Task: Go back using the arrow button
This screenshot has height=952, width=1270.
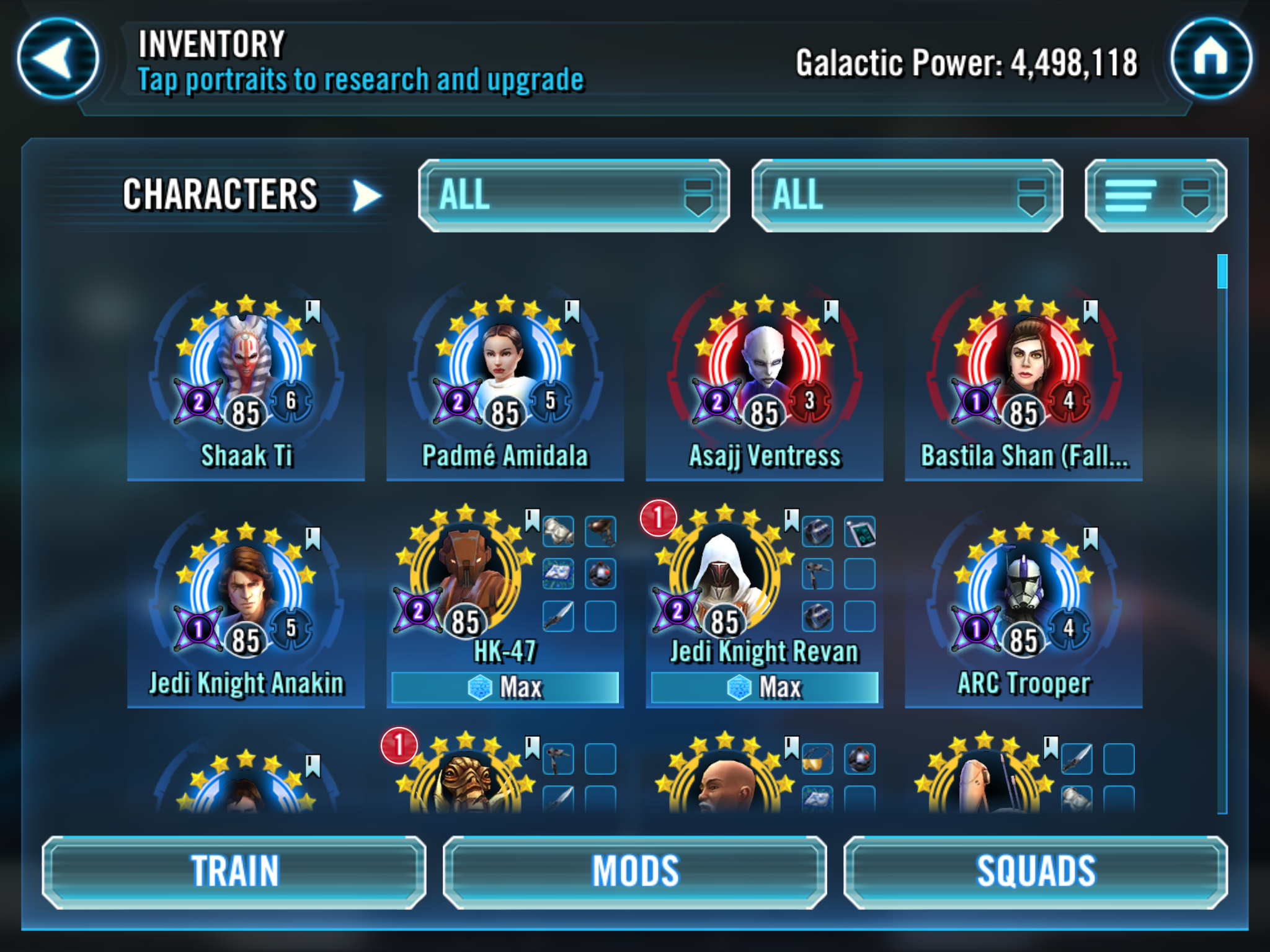Action: pyautogui.click(x=58, y=58)
